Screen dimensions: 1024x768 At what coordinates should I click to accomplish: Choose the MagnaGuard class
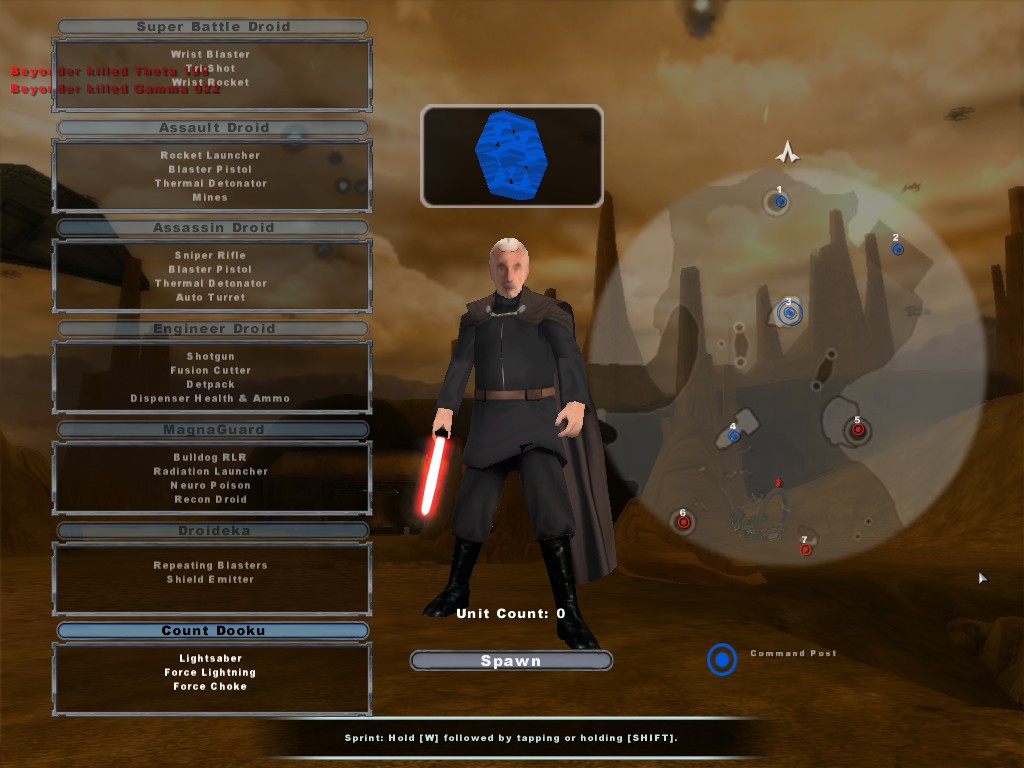tap(212, 430)
